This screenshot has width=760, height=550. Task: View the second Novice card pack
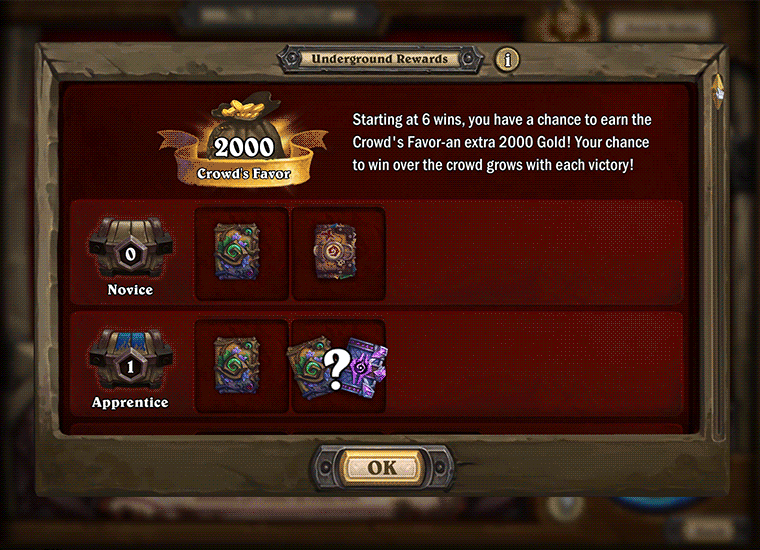[x=337, y=252]
